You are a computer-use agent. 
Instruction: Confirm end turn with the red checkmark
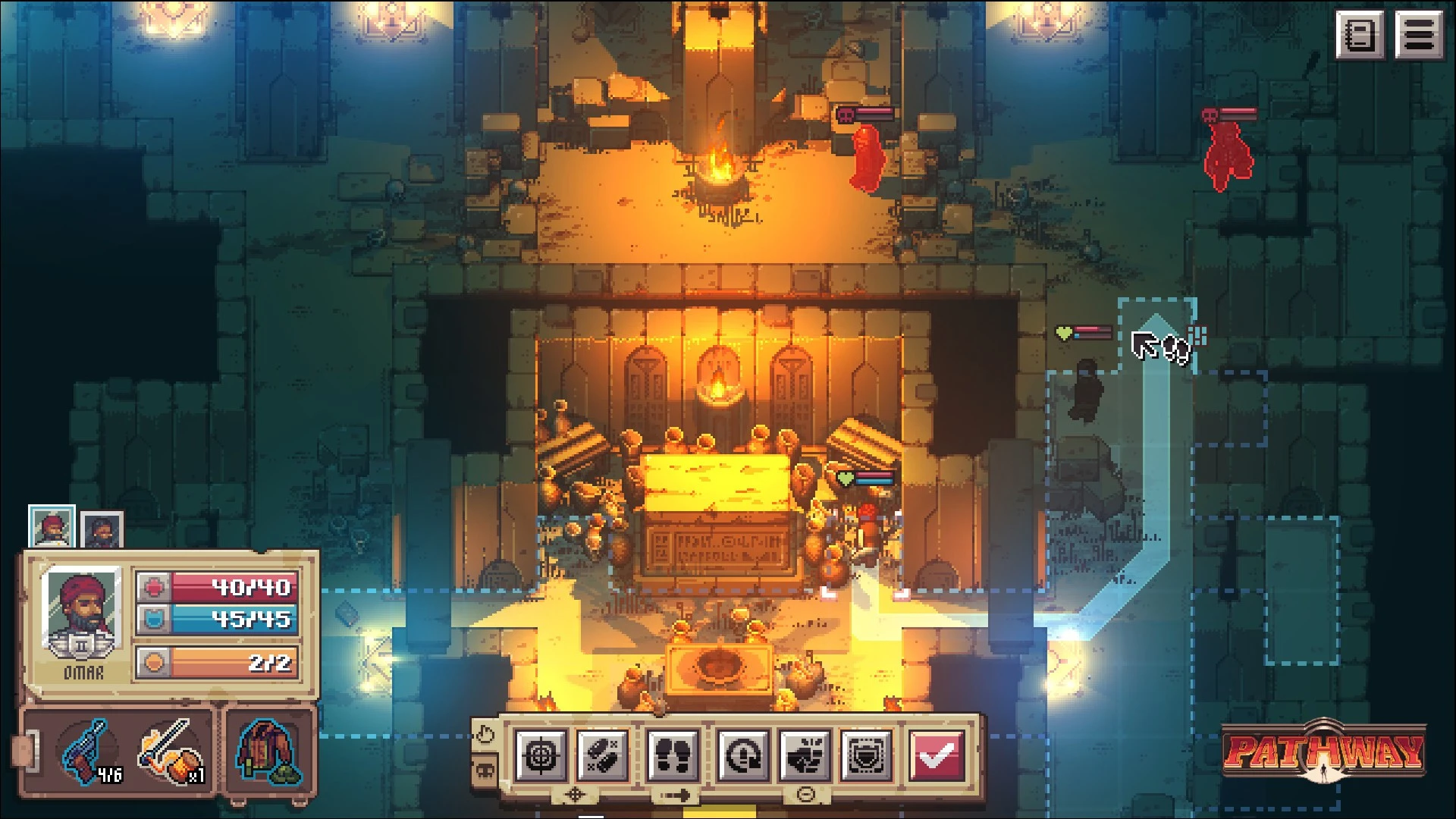point(937,755)
